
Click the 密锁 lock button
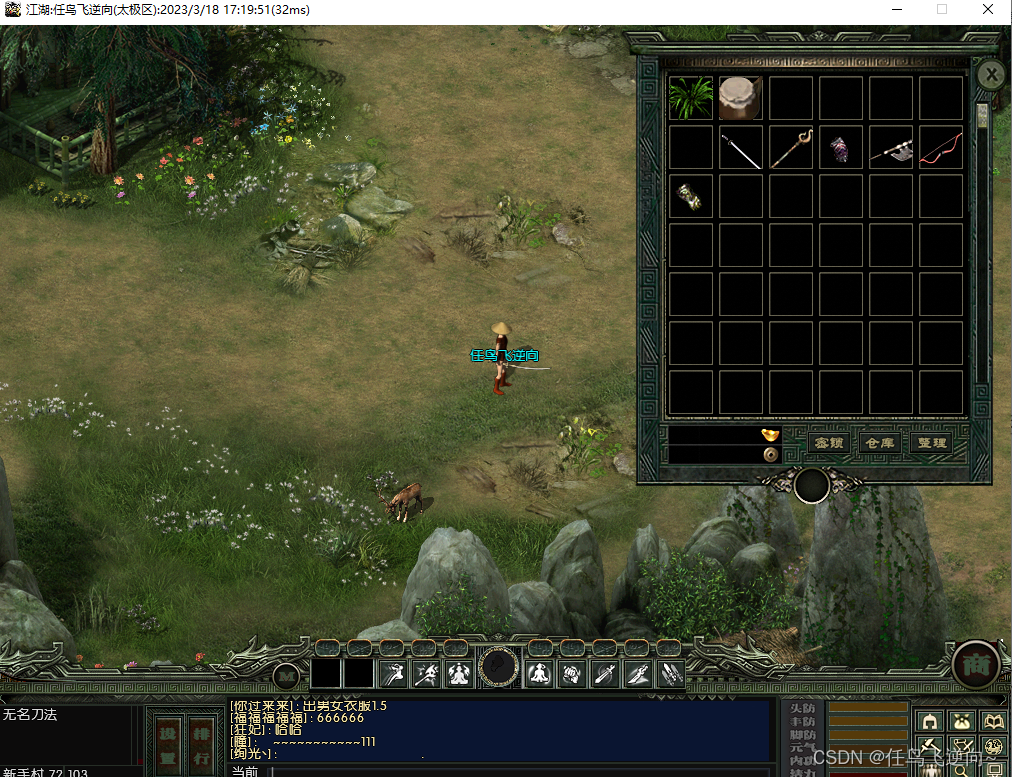click(829, 442)
